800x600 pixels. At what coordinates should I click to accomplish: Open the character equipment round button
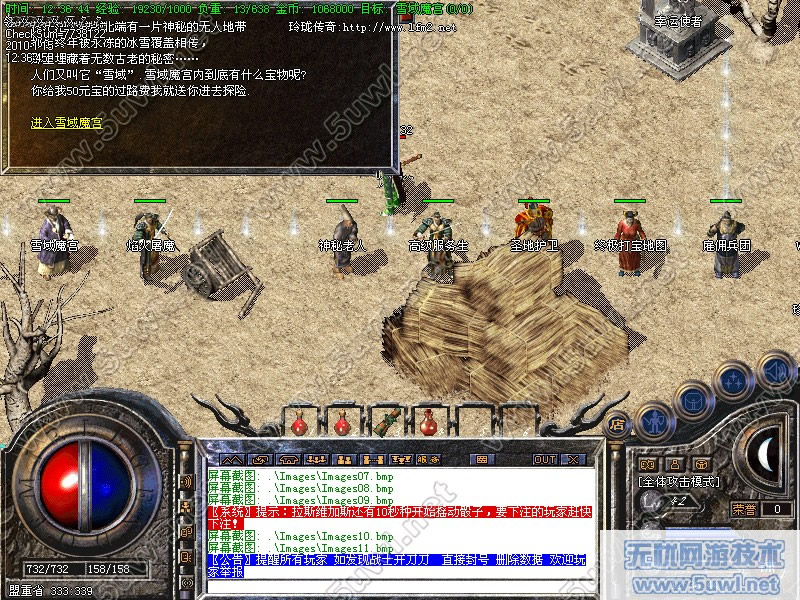[x=653, y=420]
